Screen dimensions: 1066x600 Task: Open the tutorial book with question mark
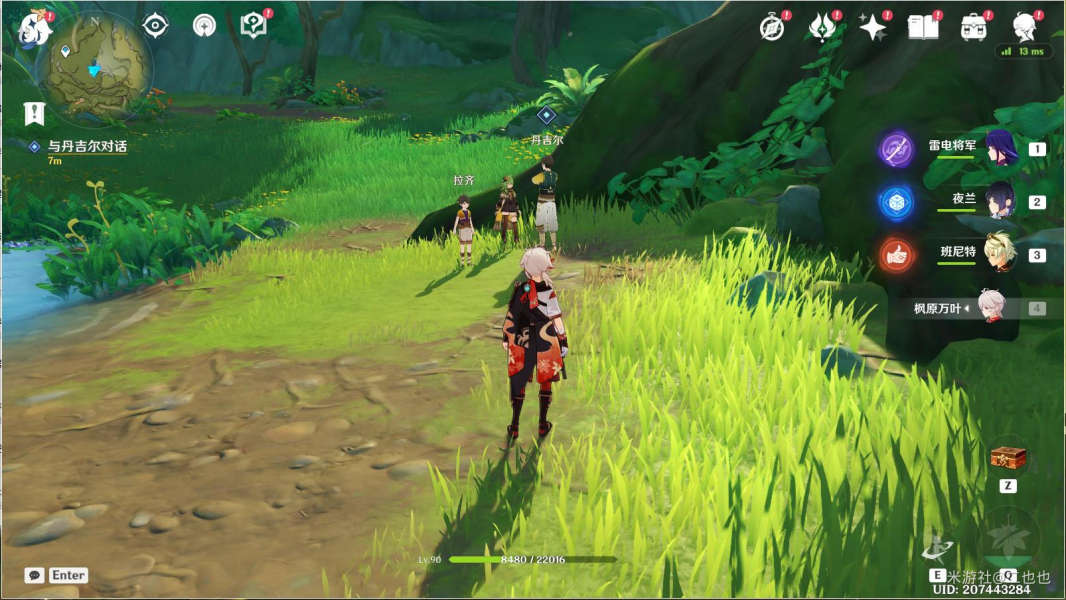(x=254, y=26)
